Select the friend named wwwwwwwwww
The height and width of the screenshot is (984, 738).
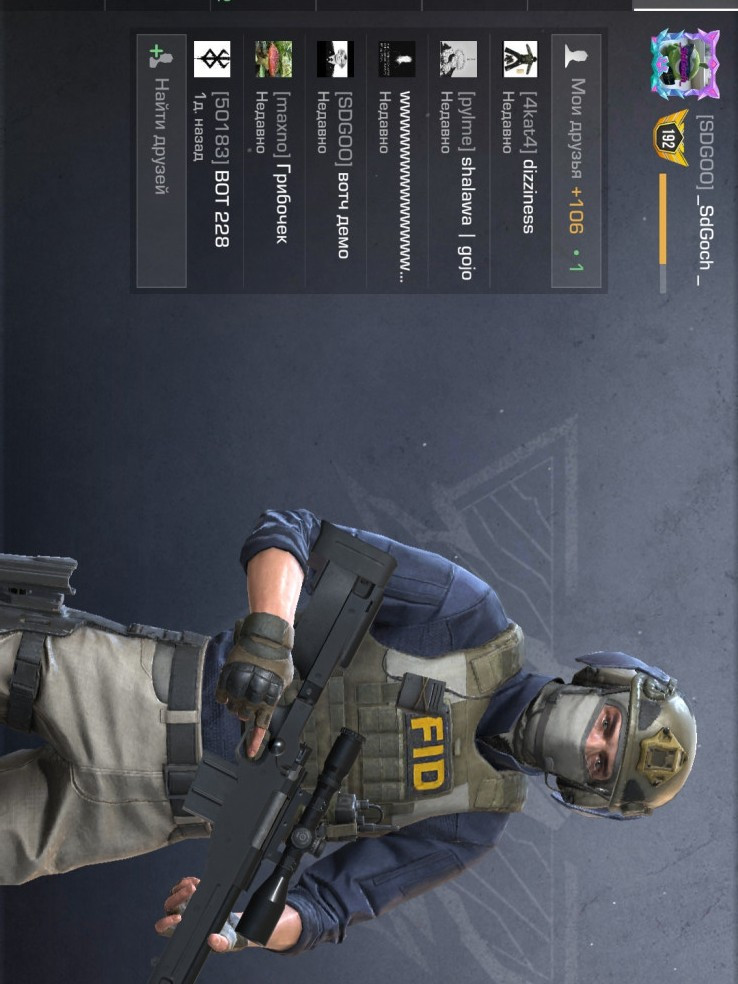(x=397, y=162)
